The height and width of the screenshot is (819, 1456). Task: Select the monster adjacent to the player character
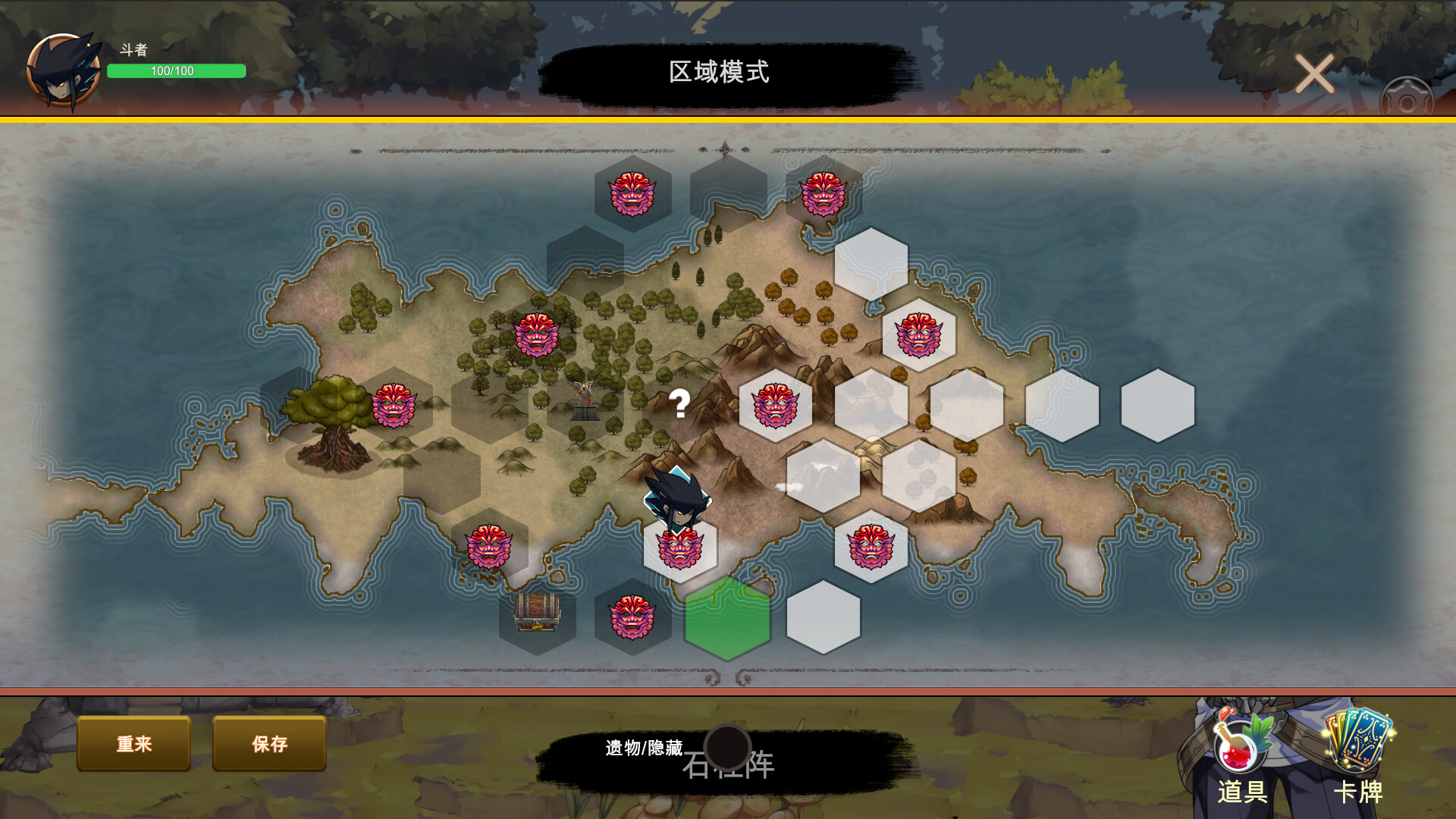click(679, 548)
